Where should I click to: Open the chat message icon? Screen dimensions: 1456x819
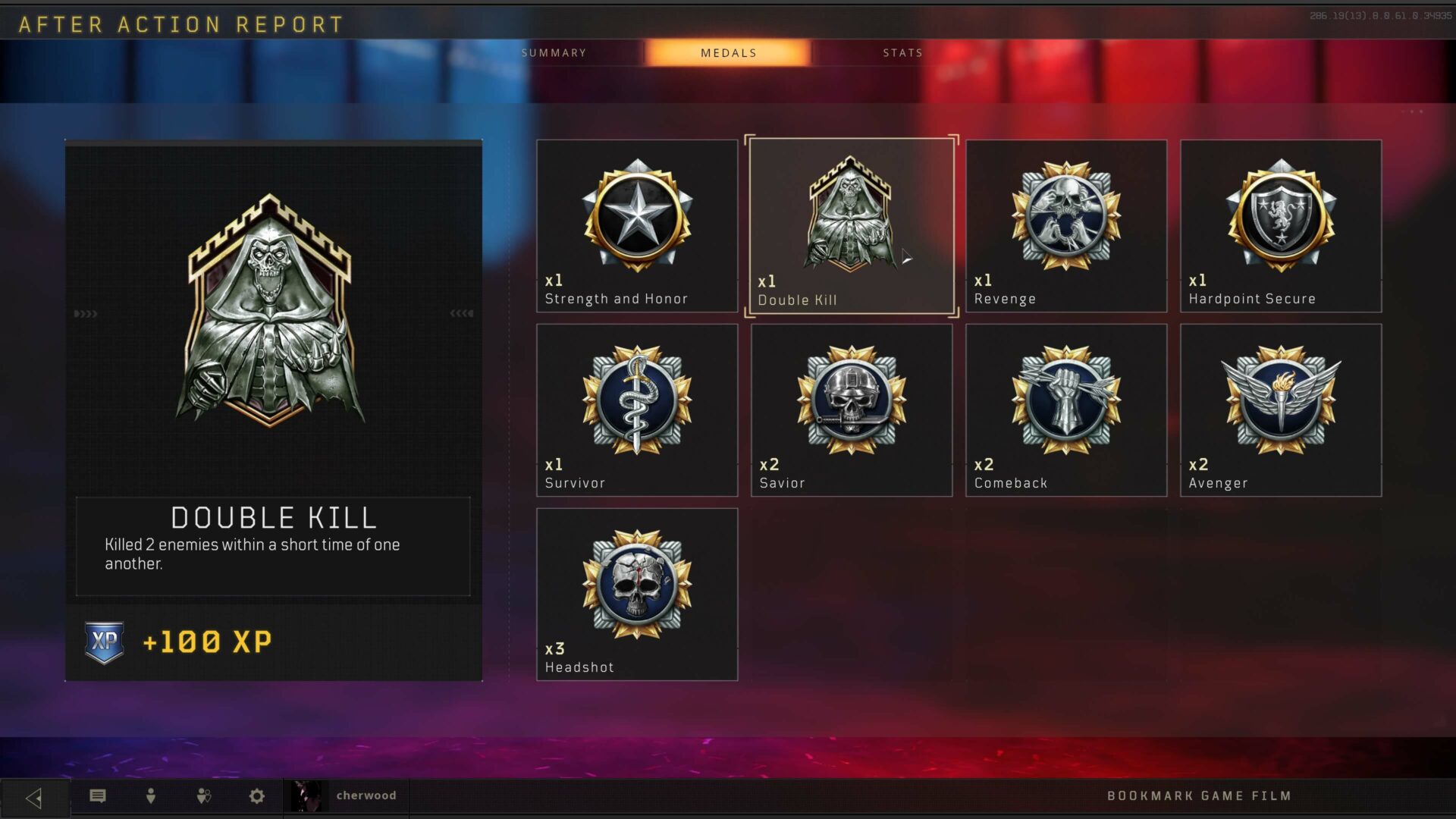[x=98, y=796]
